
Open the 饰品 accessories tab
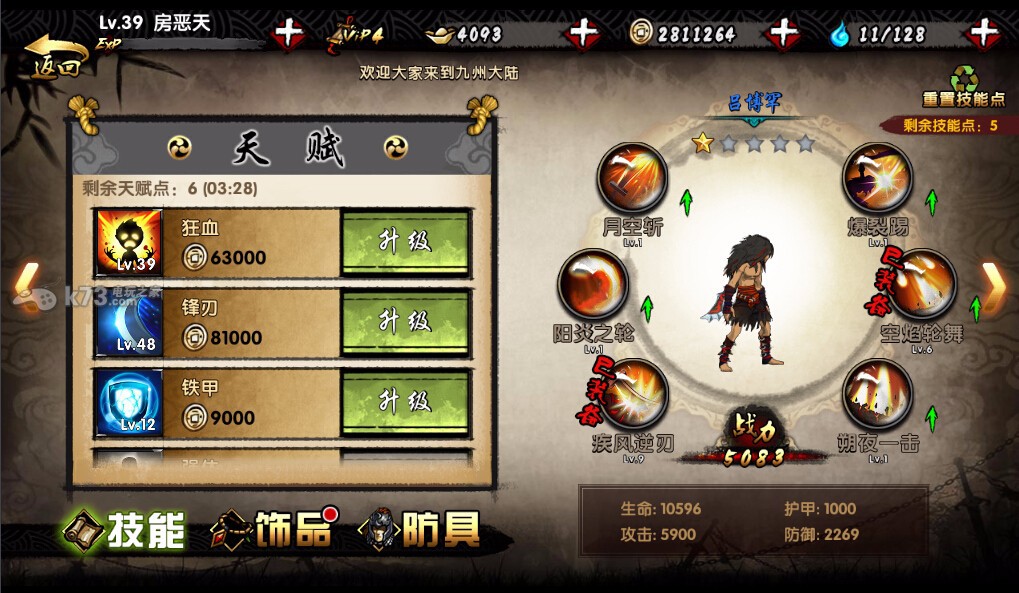272,530
